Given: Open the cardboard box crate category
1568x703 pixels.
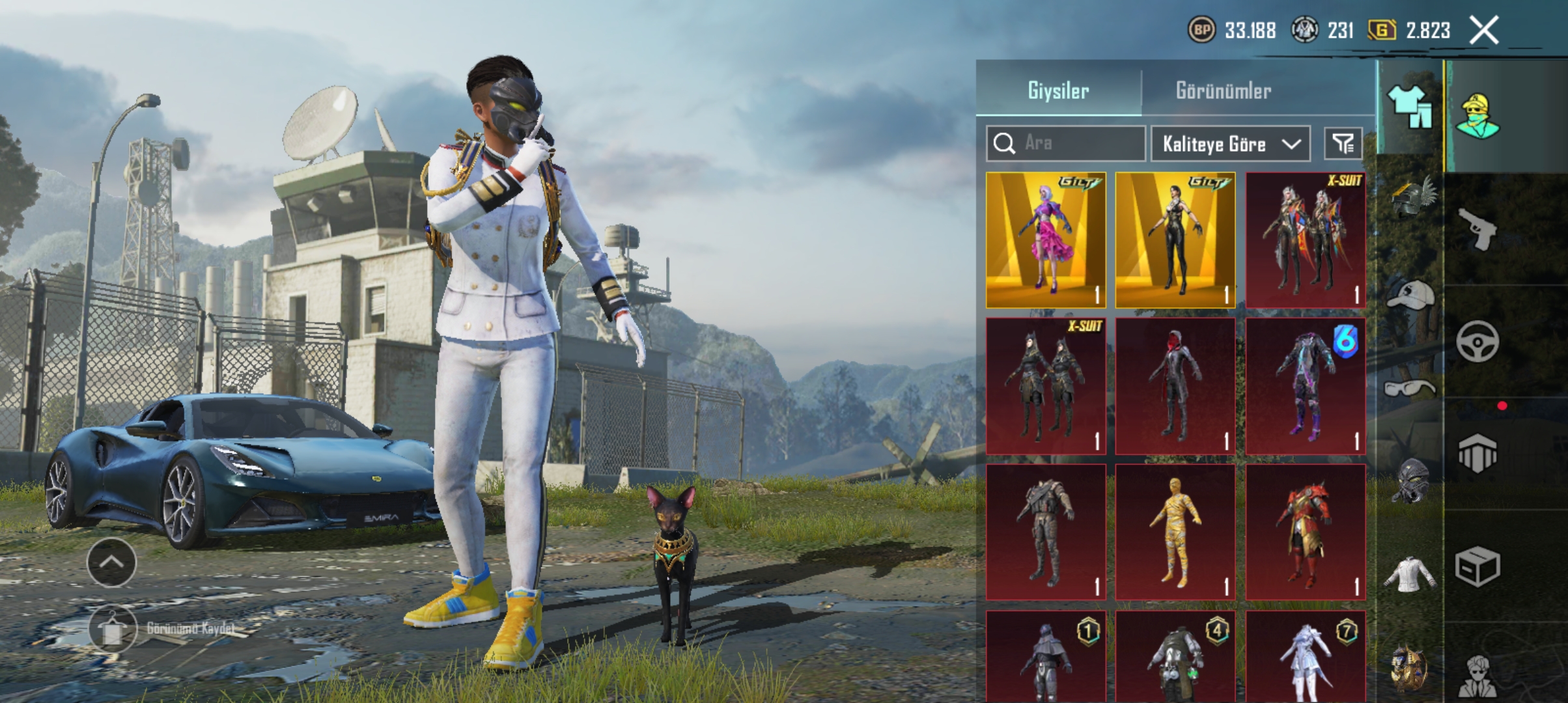Looking at the screenshot, I should click(x=1477, y=566).
